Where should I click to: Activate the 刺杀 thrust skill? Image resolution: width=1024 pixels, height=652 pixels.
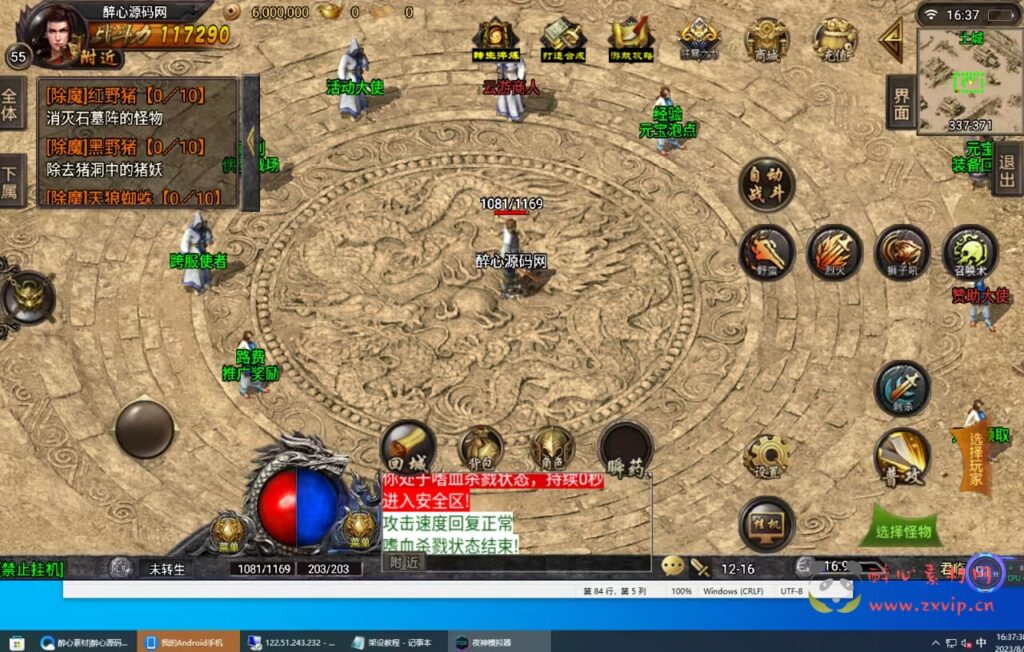[902, 388]
